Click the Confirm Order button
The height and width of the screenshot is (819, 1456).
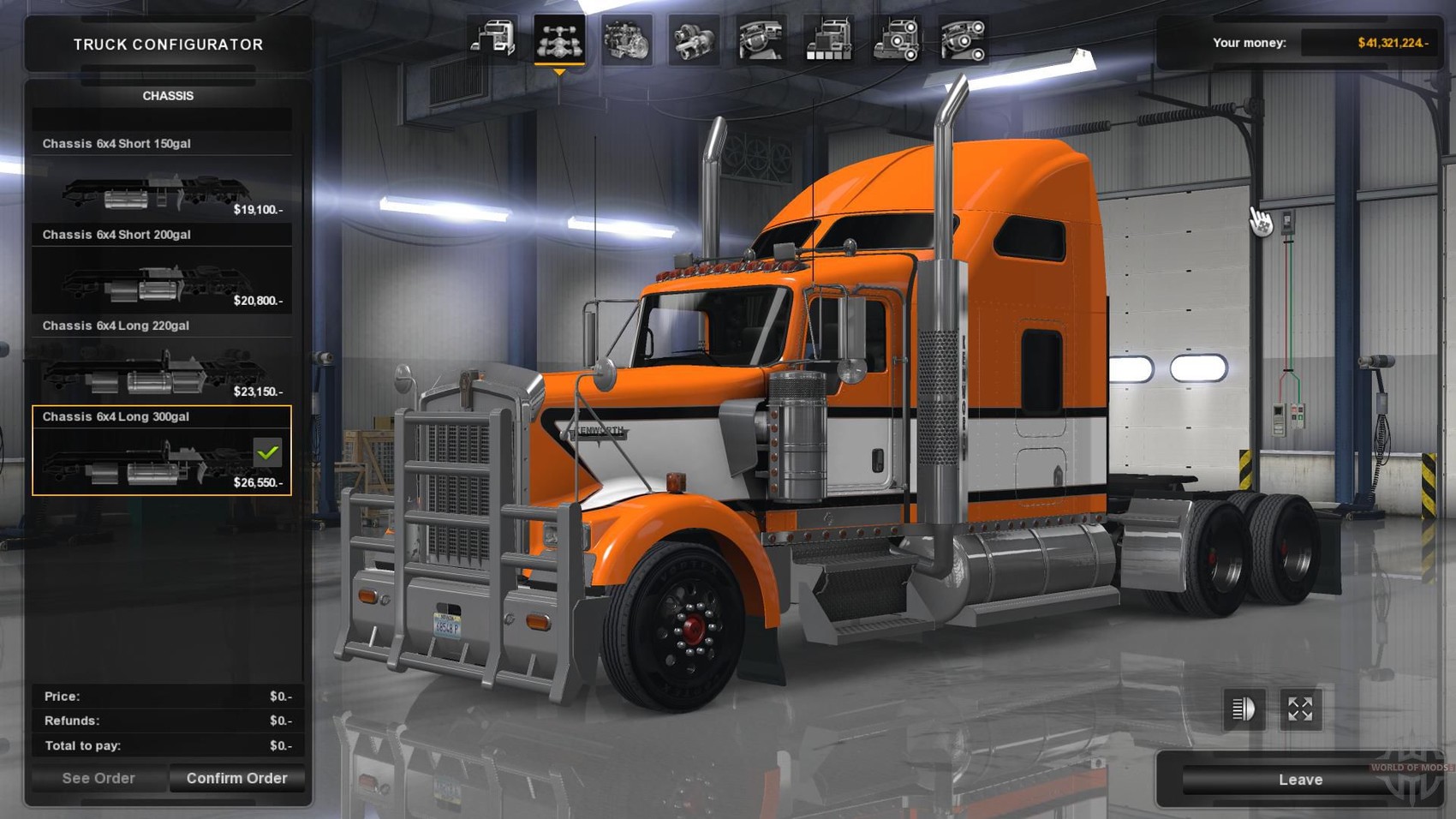pos(236,778)
